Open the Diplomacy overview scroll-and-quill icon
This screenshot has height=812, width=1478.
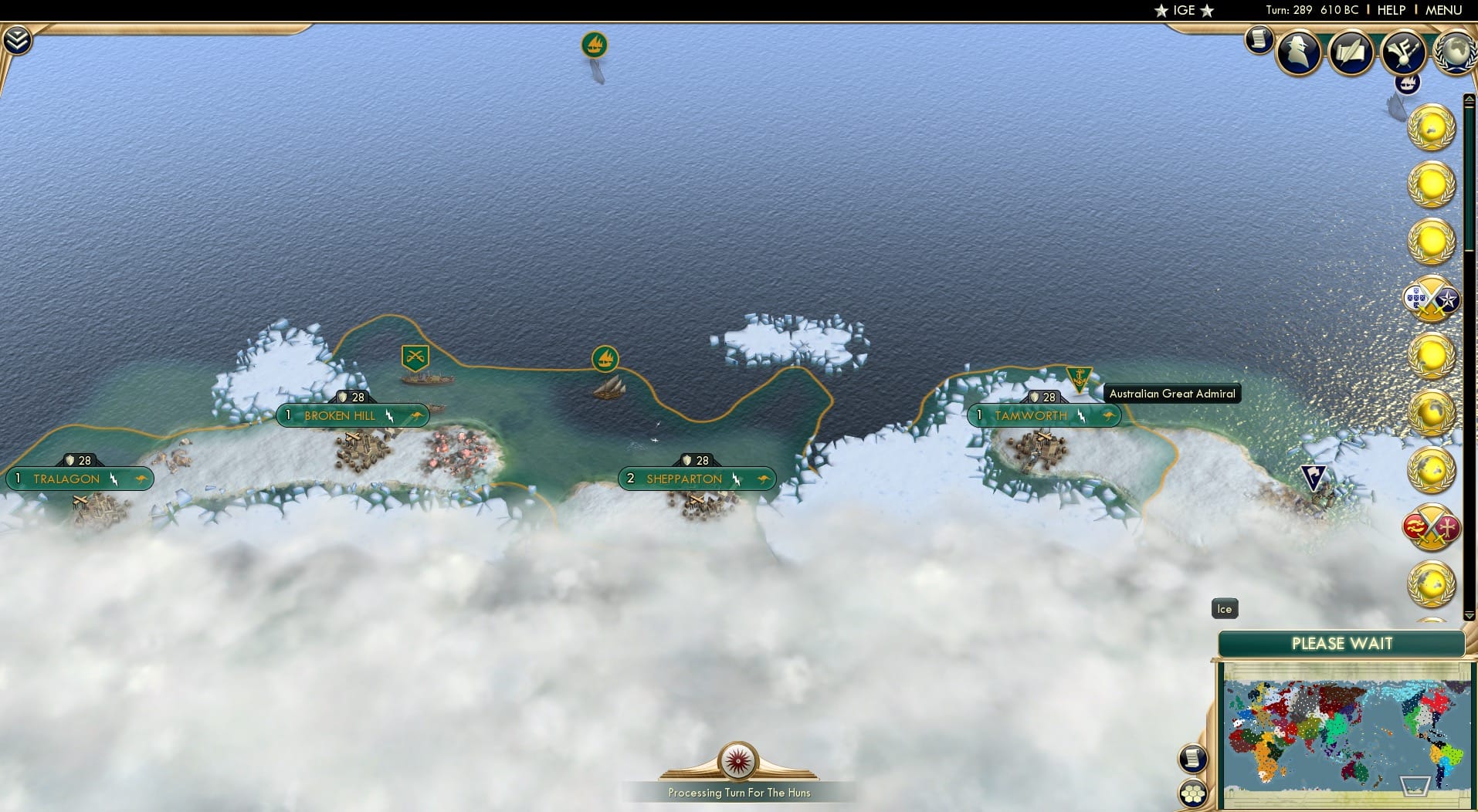click(1351, 52)
